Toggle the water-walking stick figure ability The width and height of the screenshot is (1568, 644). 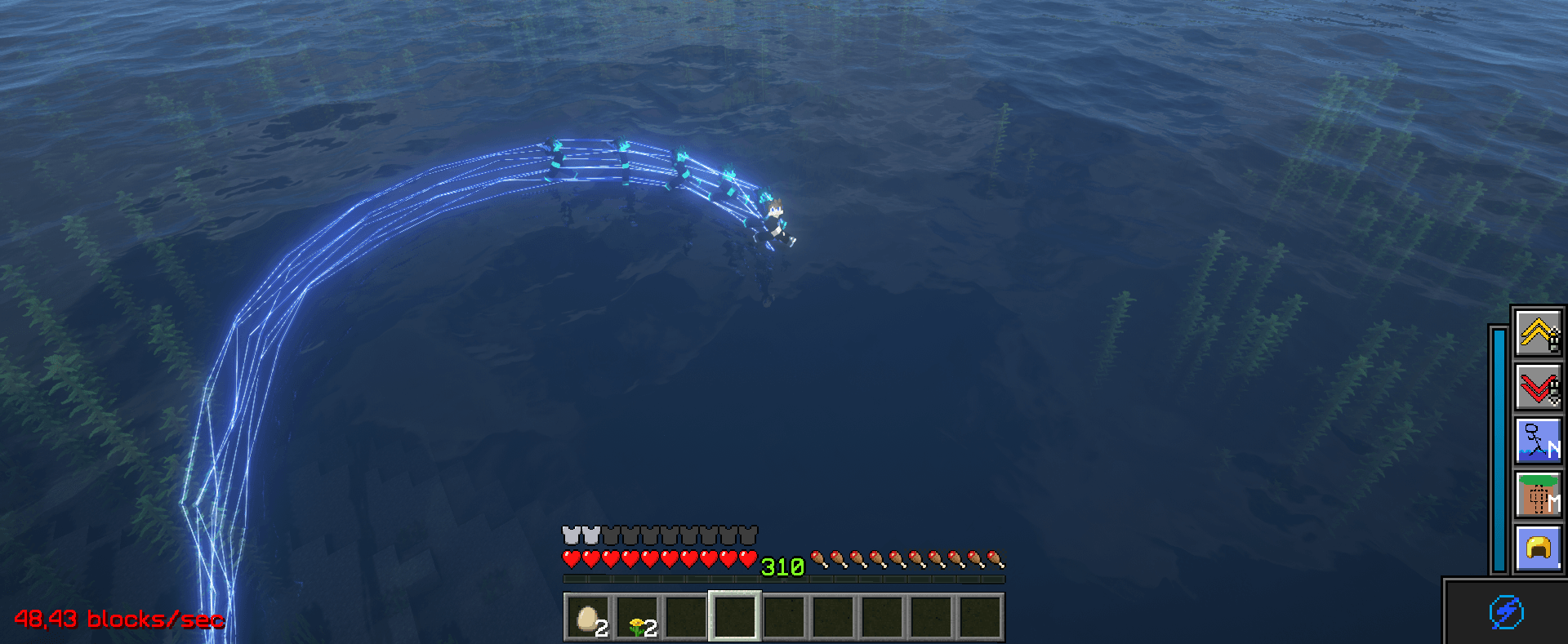tap(1539, 441)
